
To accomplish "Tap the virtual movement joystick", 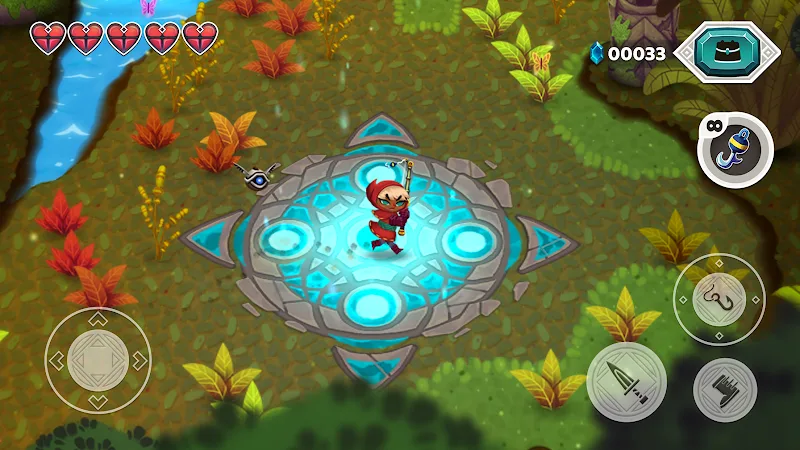I will click(98, 359).
